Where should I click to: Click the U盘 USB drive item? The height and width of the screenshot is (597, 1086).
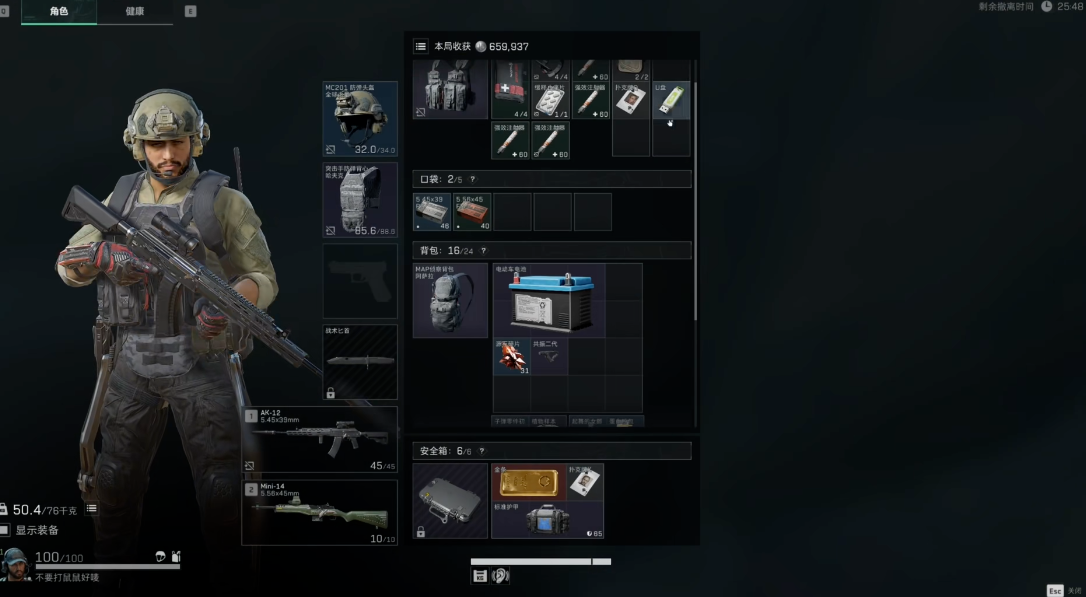671,100
